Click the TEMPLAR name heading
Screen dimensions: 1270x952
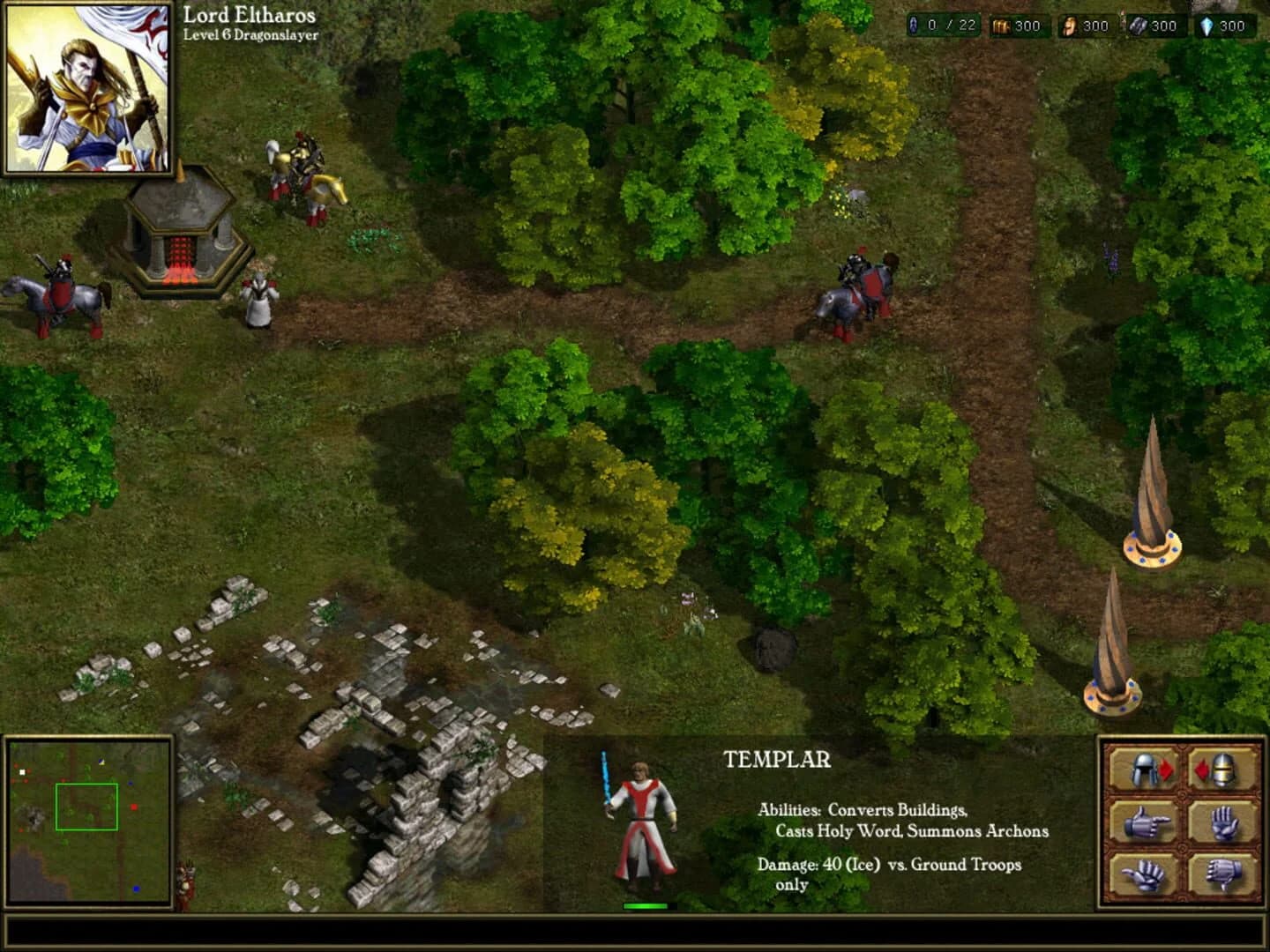point(777,759)
